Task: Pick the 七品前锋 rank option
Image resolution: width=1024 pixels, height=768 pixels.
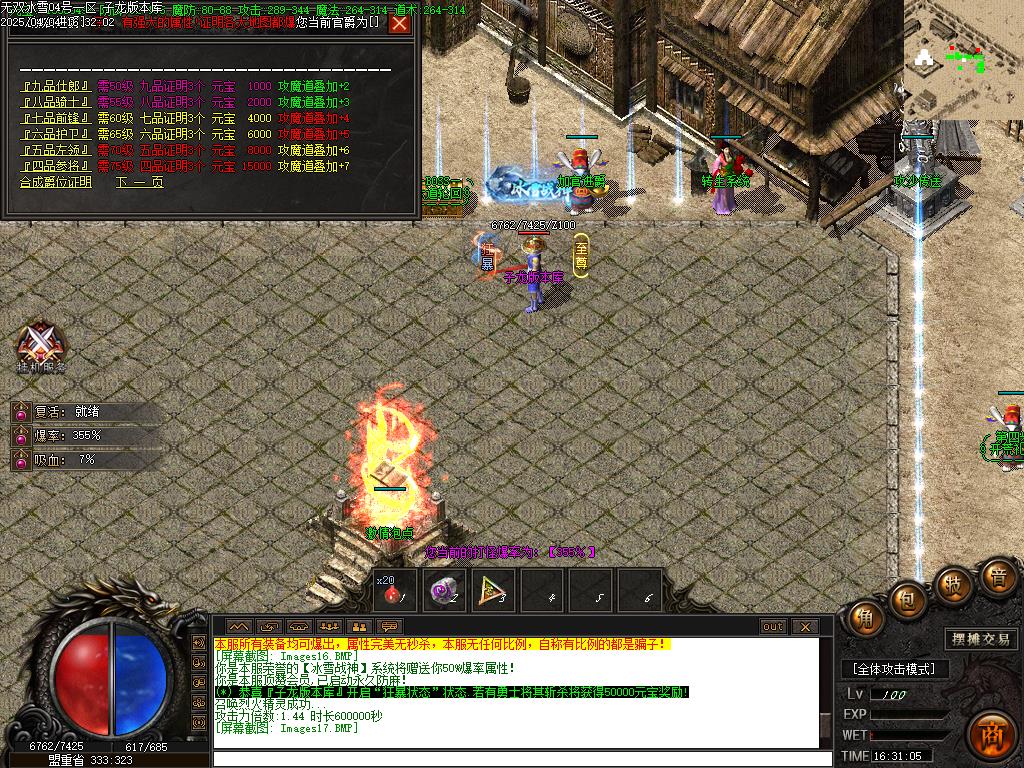Action: 56,118
